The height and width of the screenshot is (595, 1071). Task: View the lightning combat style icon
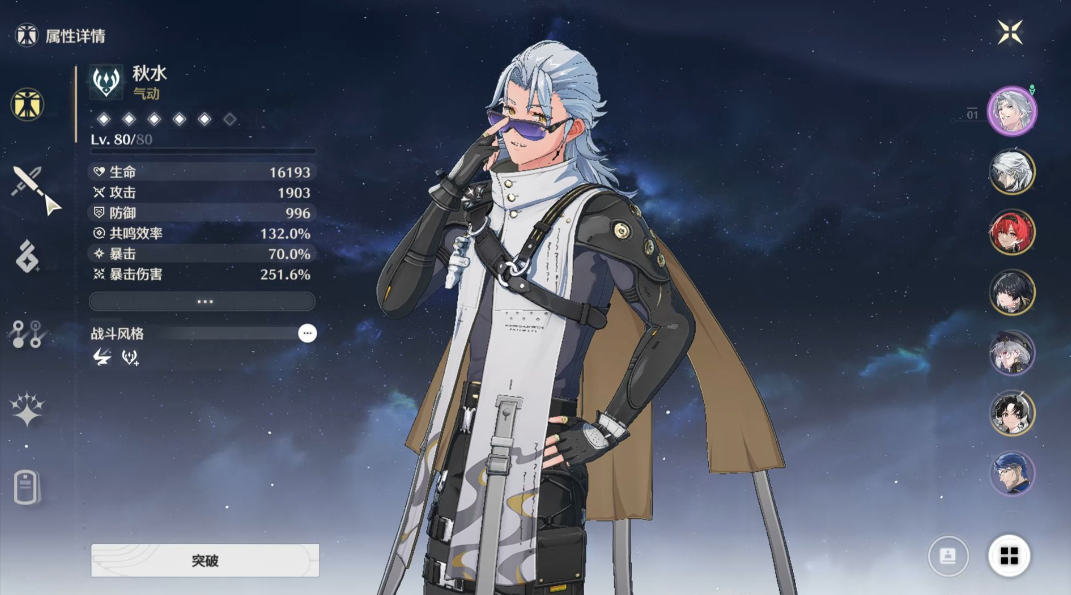[101, 357]
